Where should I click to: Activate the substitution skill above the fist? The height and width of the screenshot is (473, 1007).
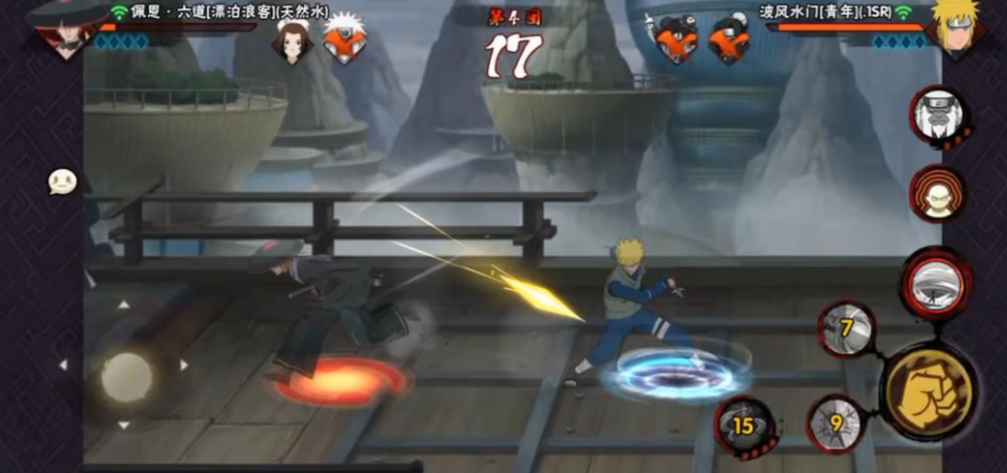coord(935,280)
